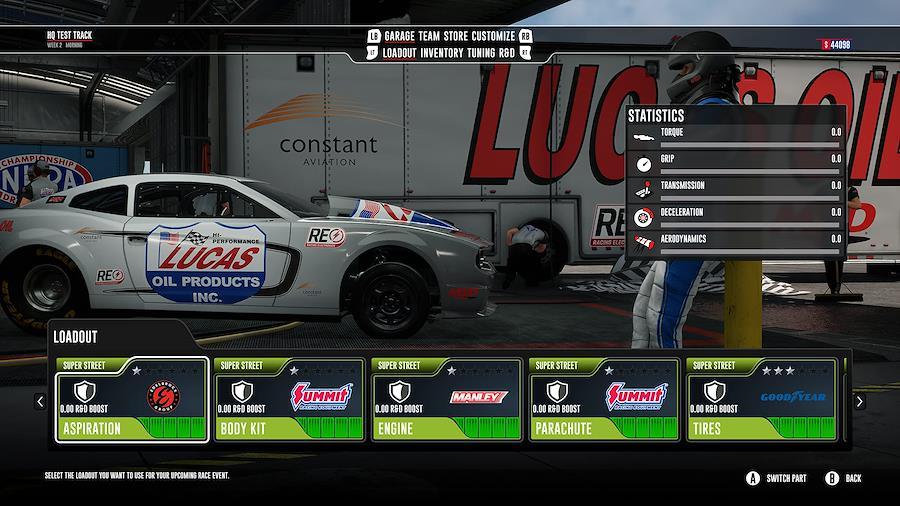
Task: Select the Tires part card
Action: click(761, 399)
